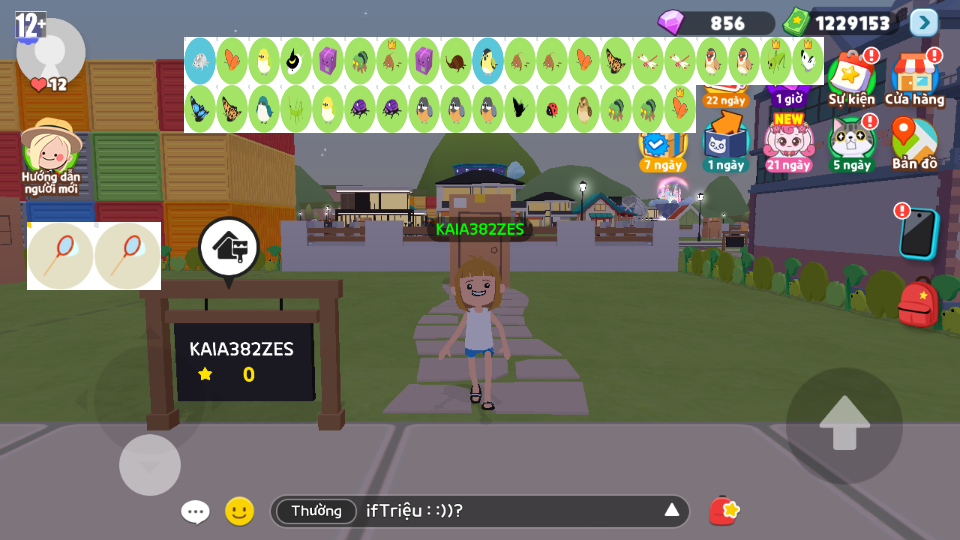Open the Sự kiện events calendar
This screenshot has height=540, width=960.
[x=851, y=78]
